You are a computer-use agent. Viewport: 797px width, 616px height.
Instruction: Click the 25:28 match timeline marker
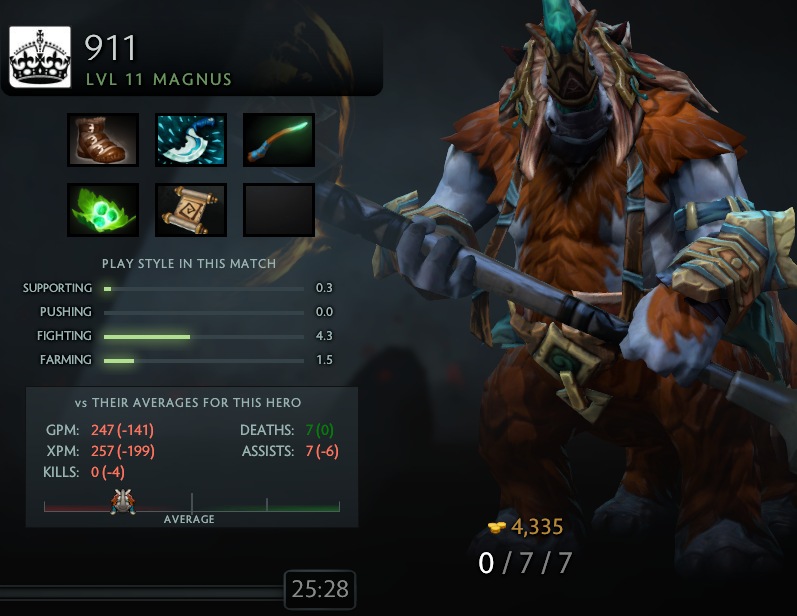coord(320,590)
